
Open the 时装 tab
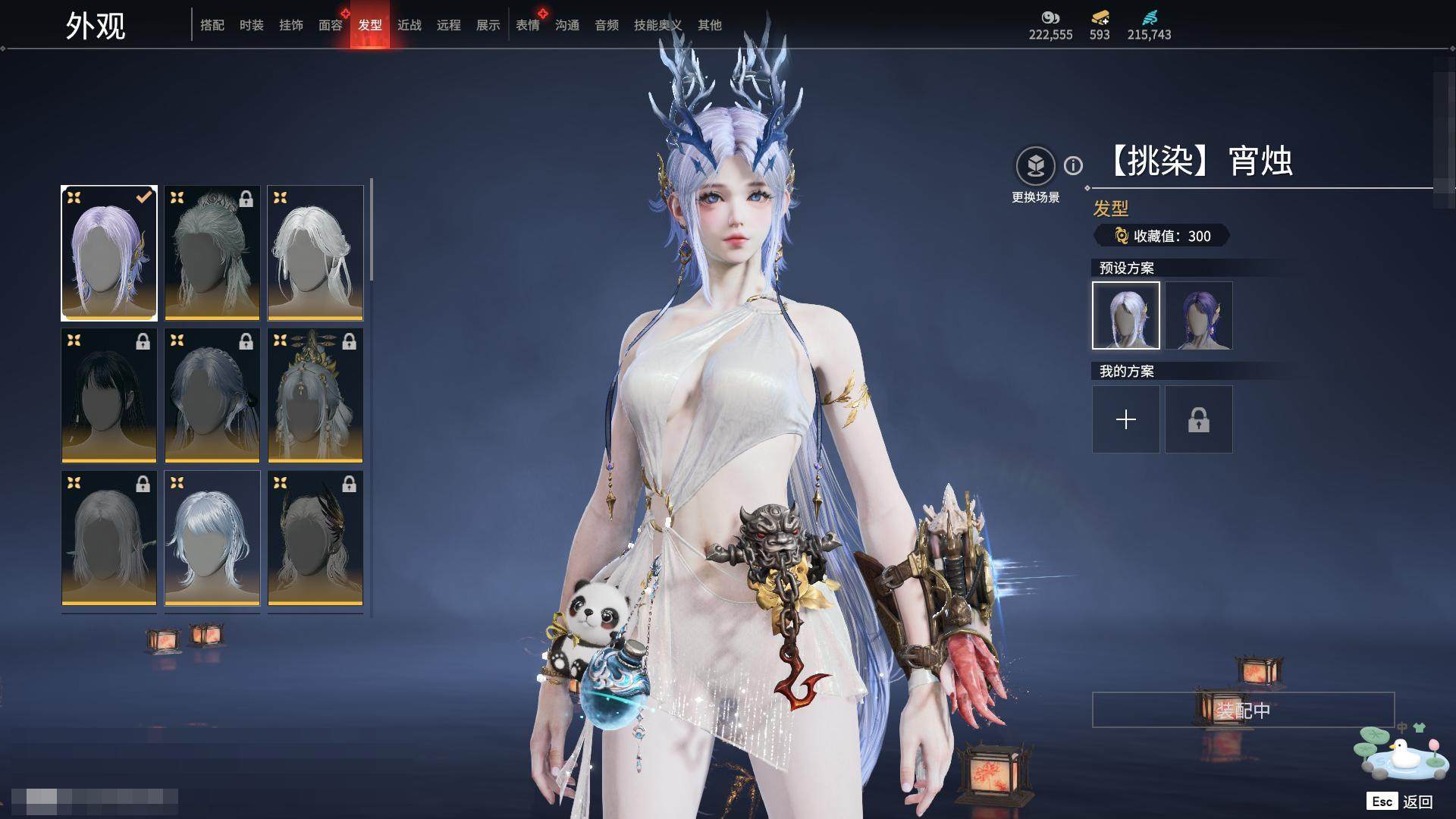tap(252, 25)
